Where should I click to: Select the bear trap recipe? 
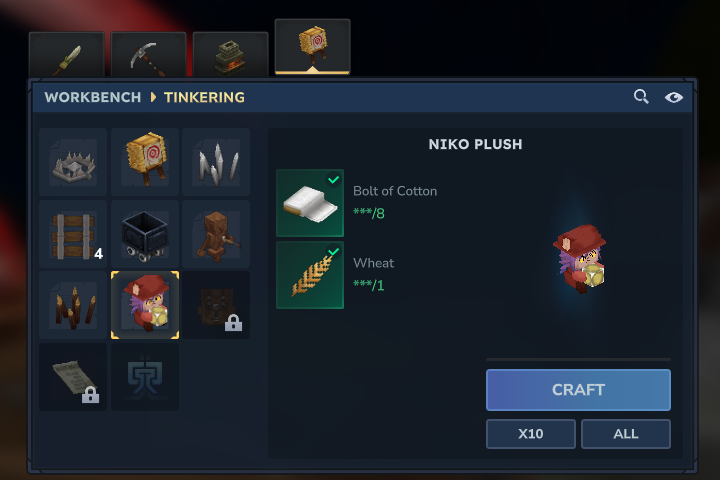coord(73,162)
